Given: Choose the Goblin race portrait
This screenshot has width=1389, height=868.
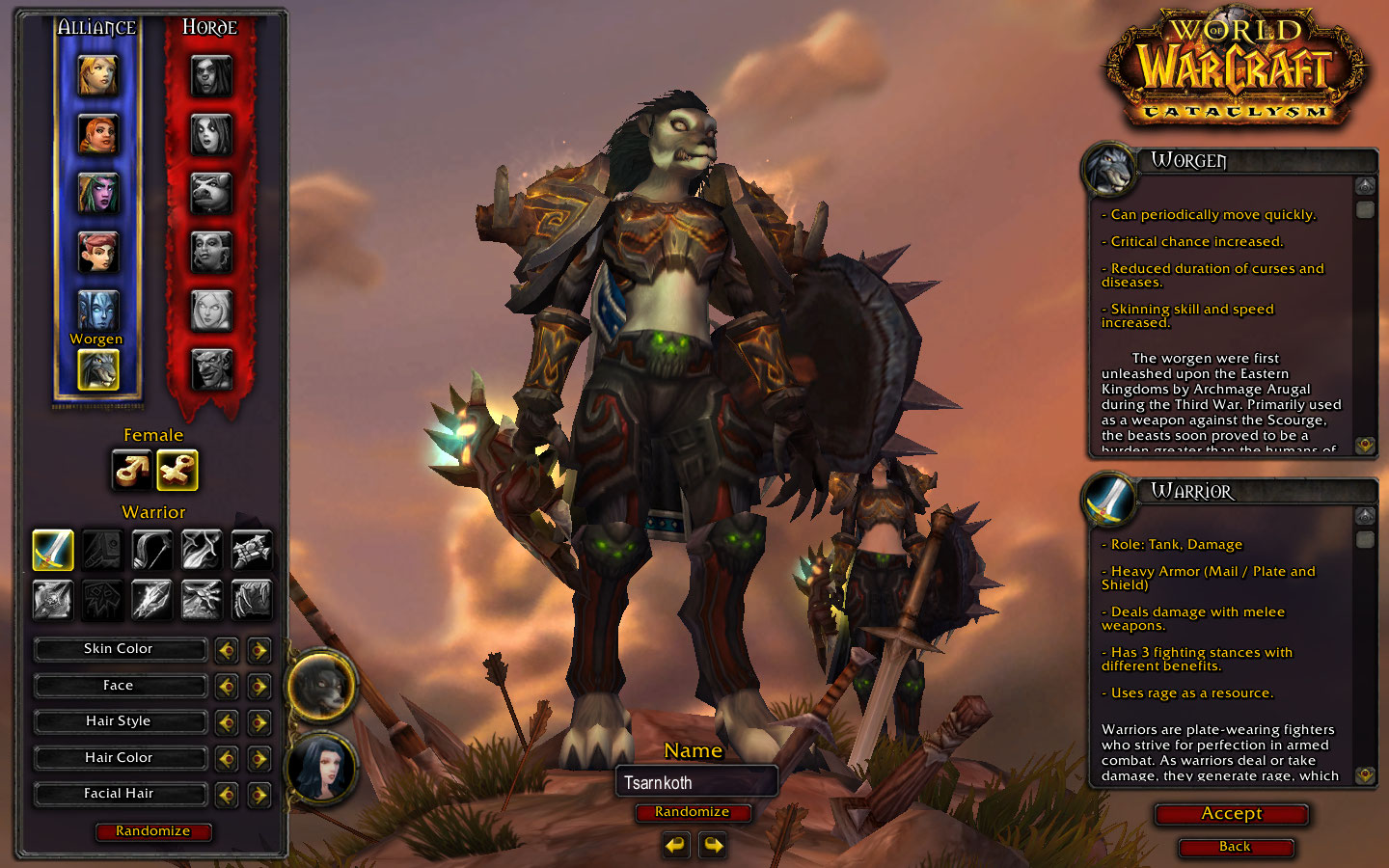Looking at the screenshot, I should pyautogui.click(x=211, y=368).
